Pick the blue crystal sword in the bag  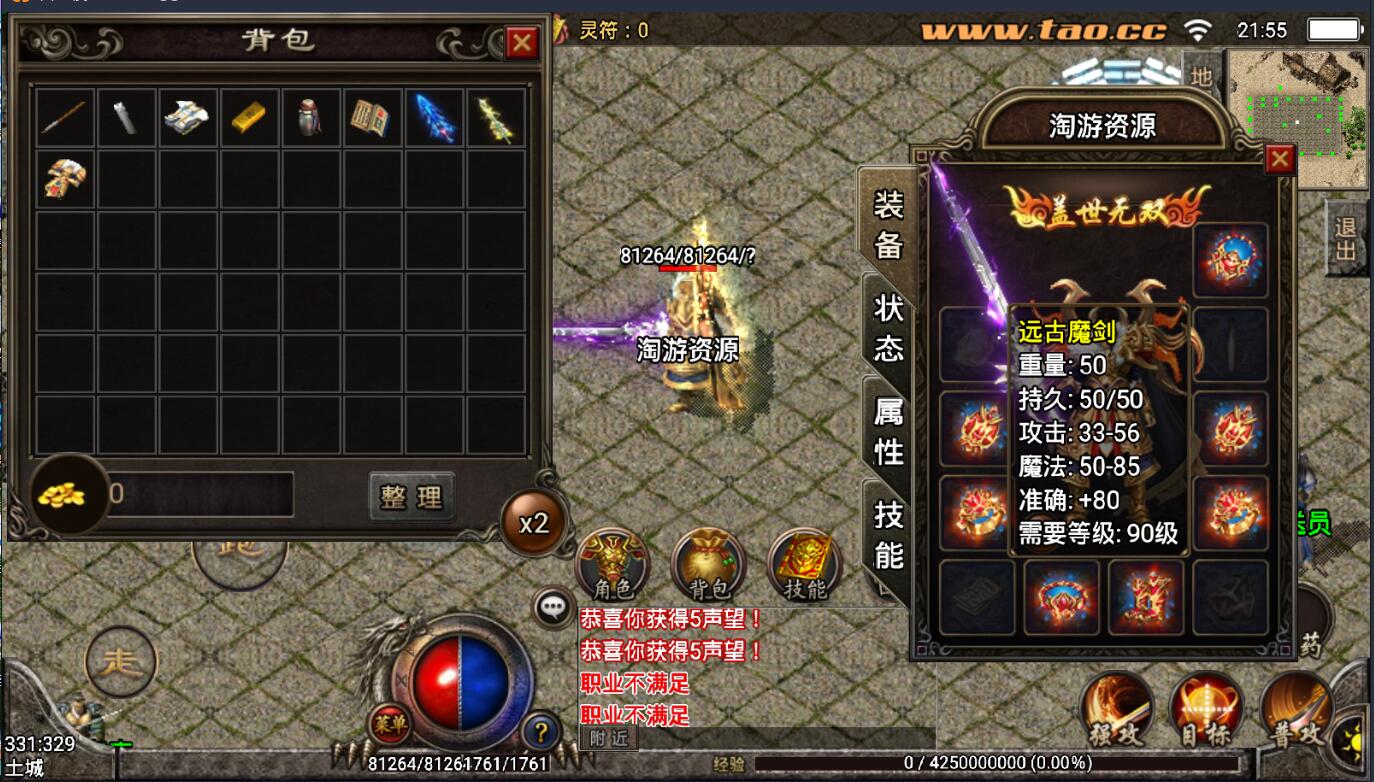pyautogui.click(x=434, y=118)
